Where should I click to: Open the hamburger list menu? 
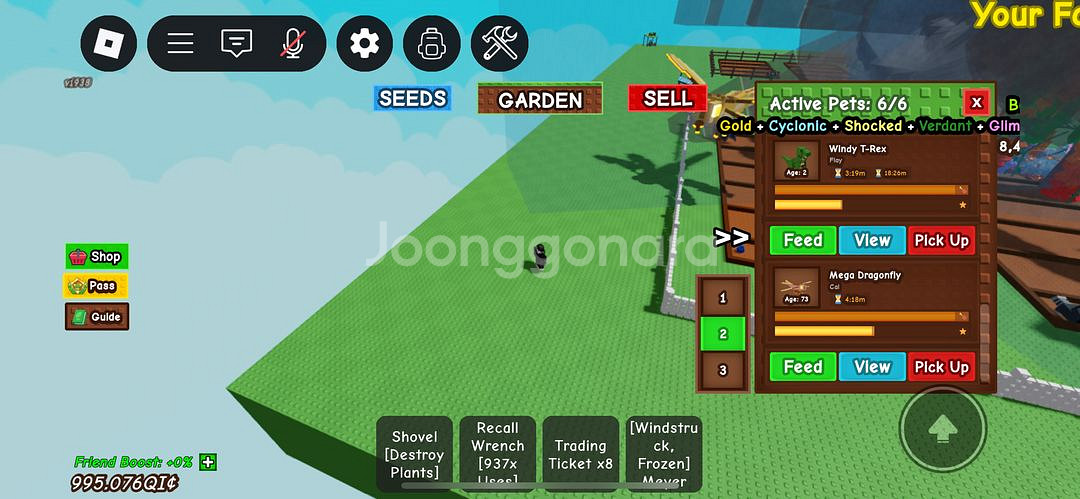click(180, 43)
